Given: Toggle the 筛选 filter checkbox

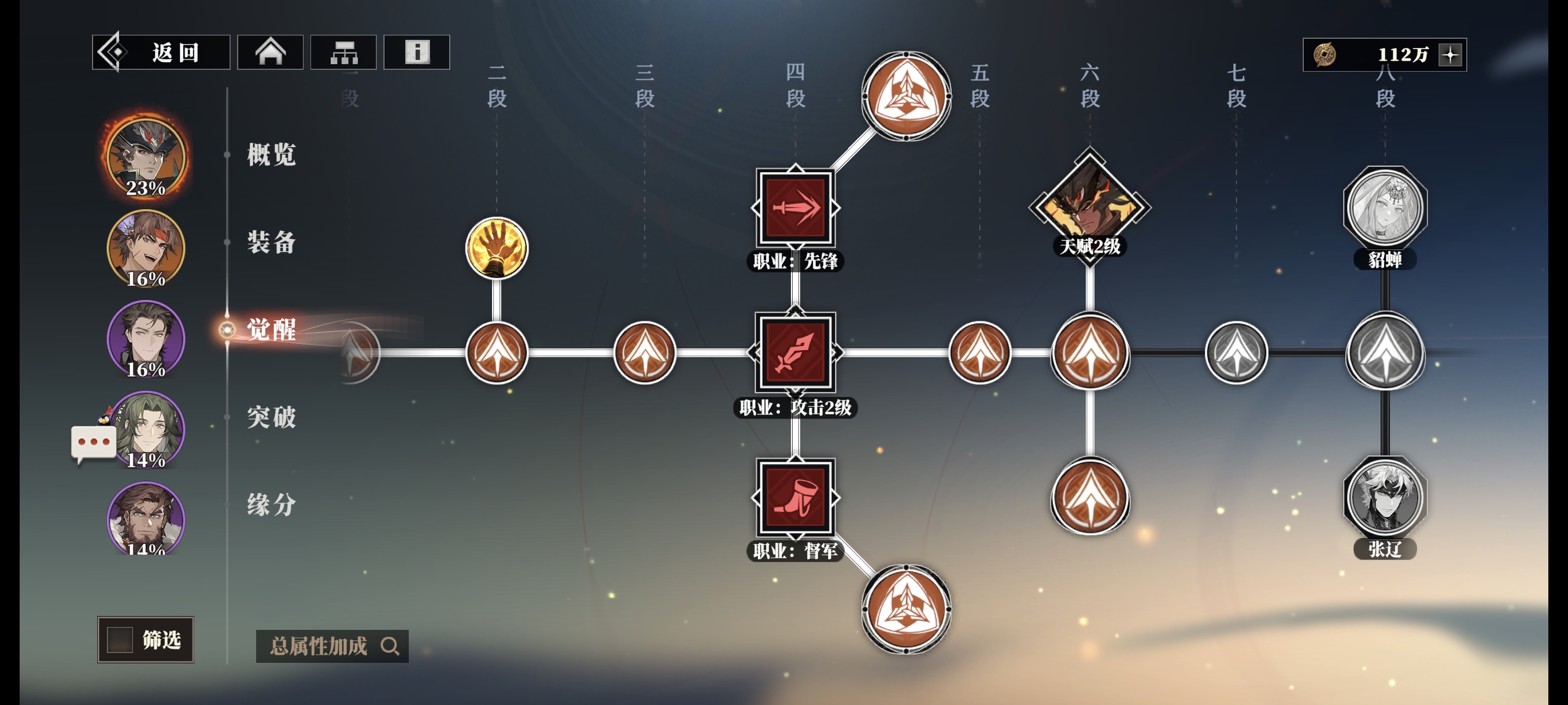Looking at the screenshot, I should pos(120,639).
